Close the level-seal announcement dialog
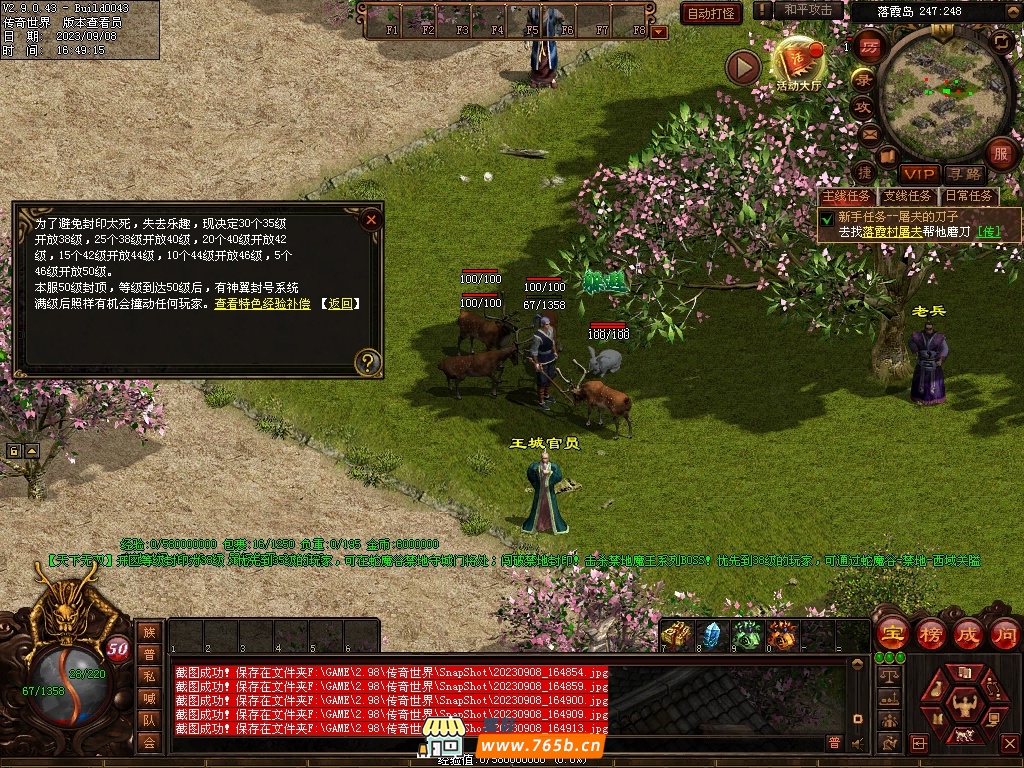This screenshot has width=1024, height=768. click(371, 219)
